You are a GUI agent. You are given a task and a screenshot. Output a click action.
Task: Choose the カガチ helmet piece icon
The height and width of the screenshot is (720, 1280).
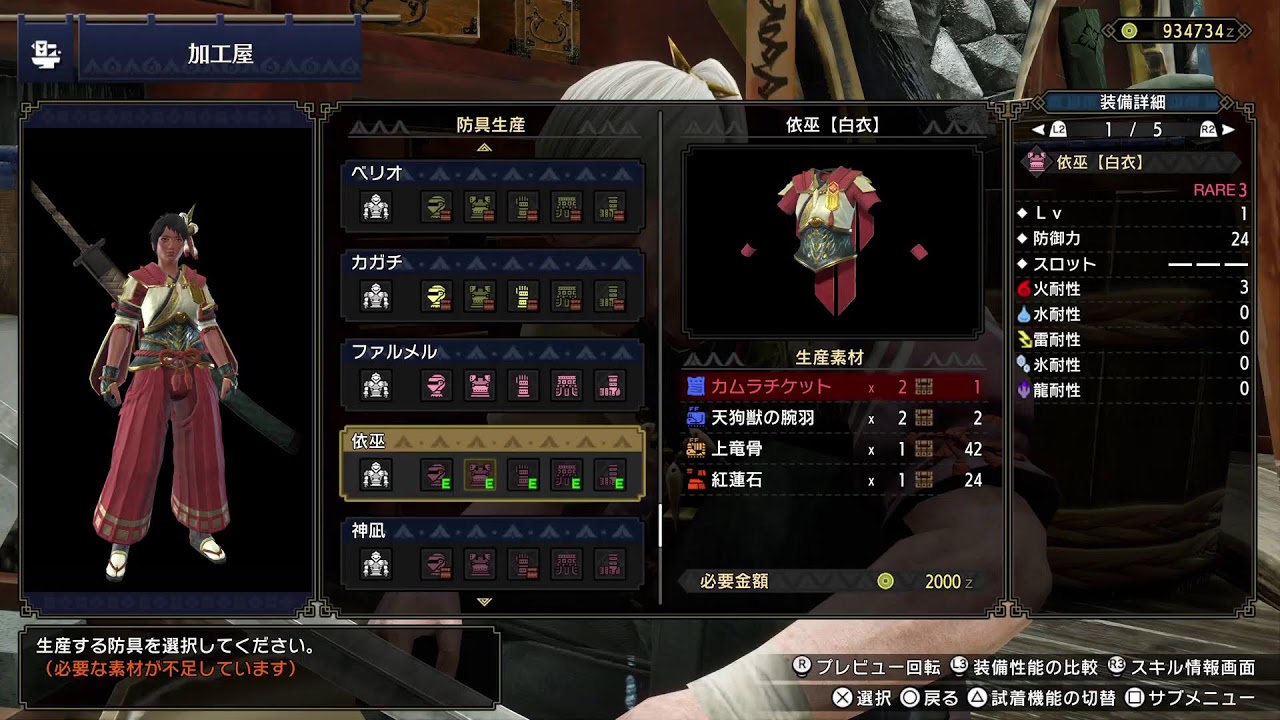(x=435, y=296)
